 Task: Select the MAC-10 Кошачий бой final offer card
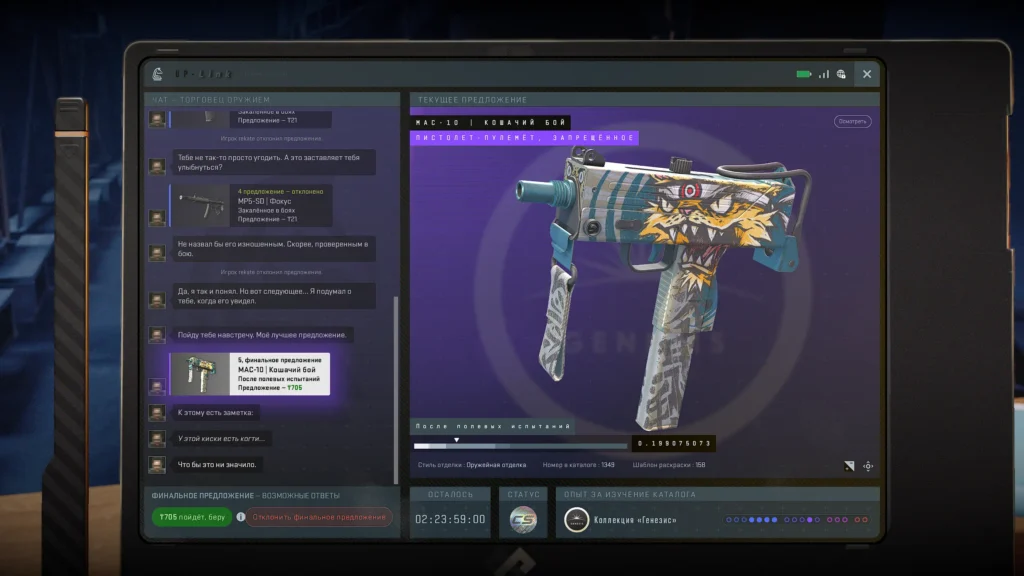pyautogui.click(x=250, y=374)
